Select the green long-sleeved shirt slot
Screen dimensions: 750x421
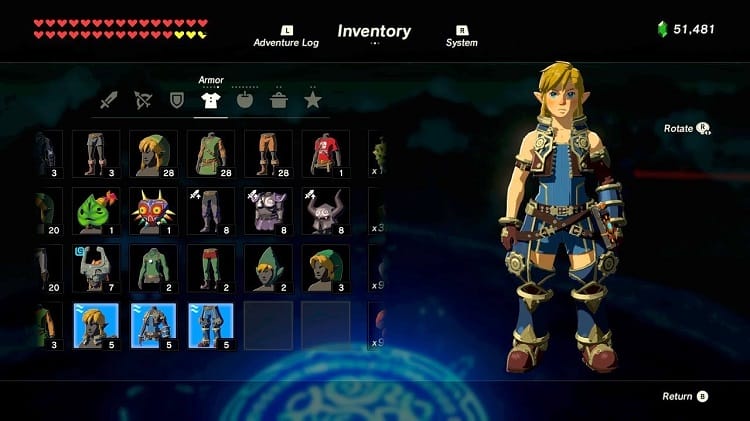[153, 268]
